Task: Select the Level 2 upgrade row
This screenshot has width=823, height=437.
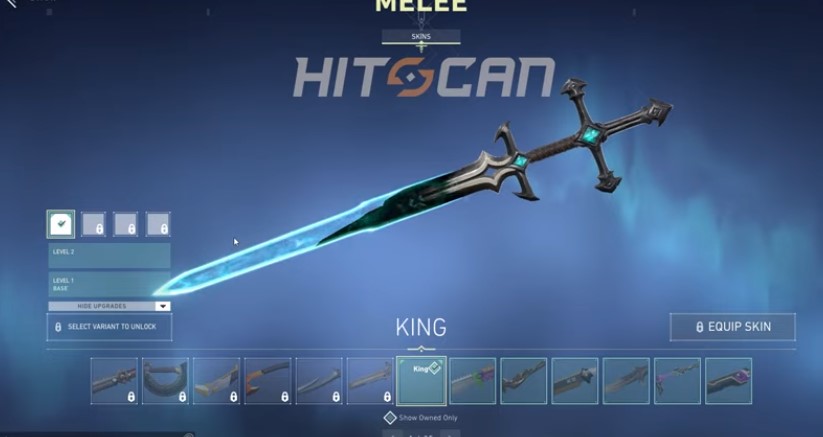Action: tap(109, 255)
